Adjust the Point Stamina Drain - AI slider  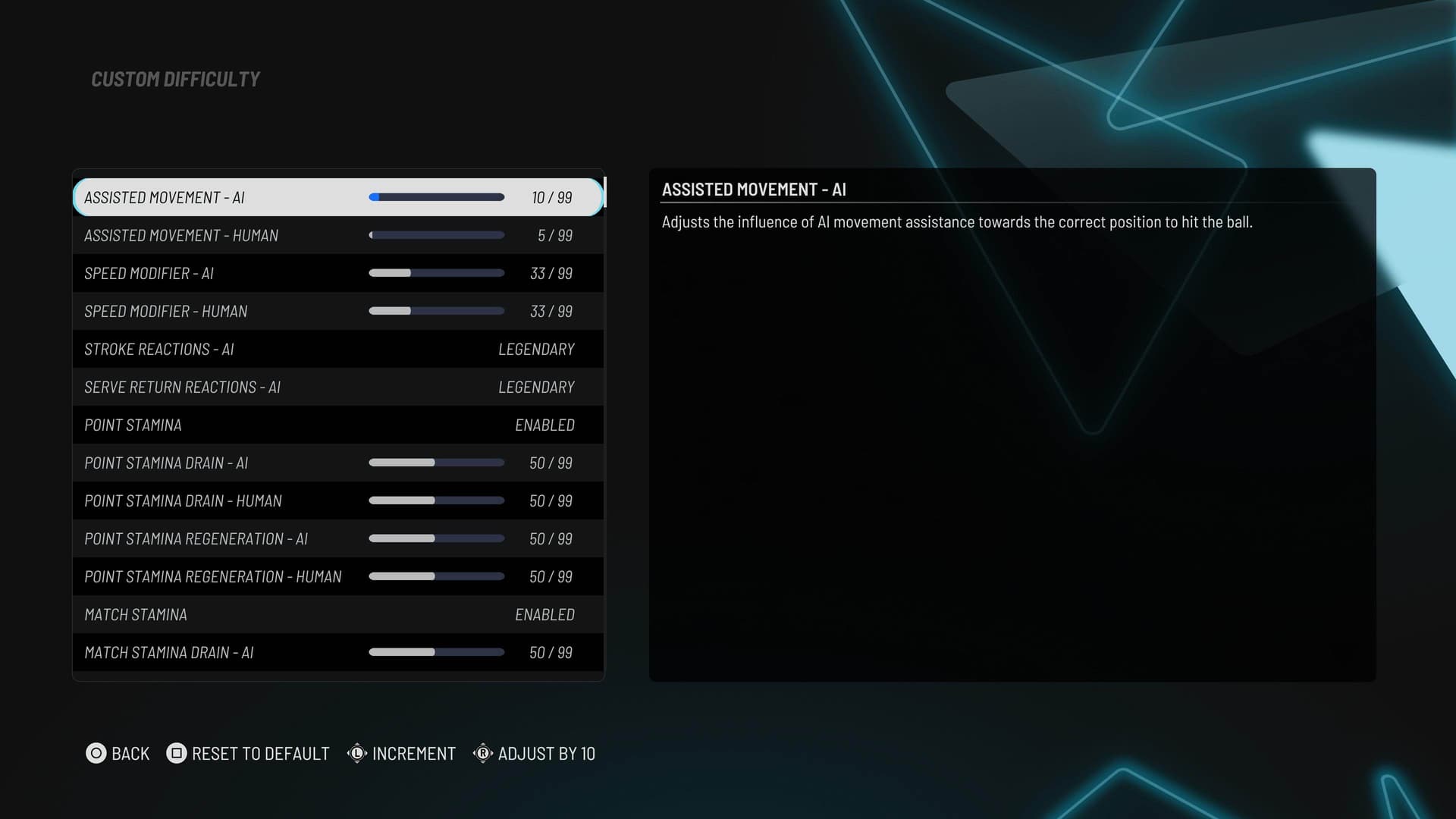pos(436,463)
